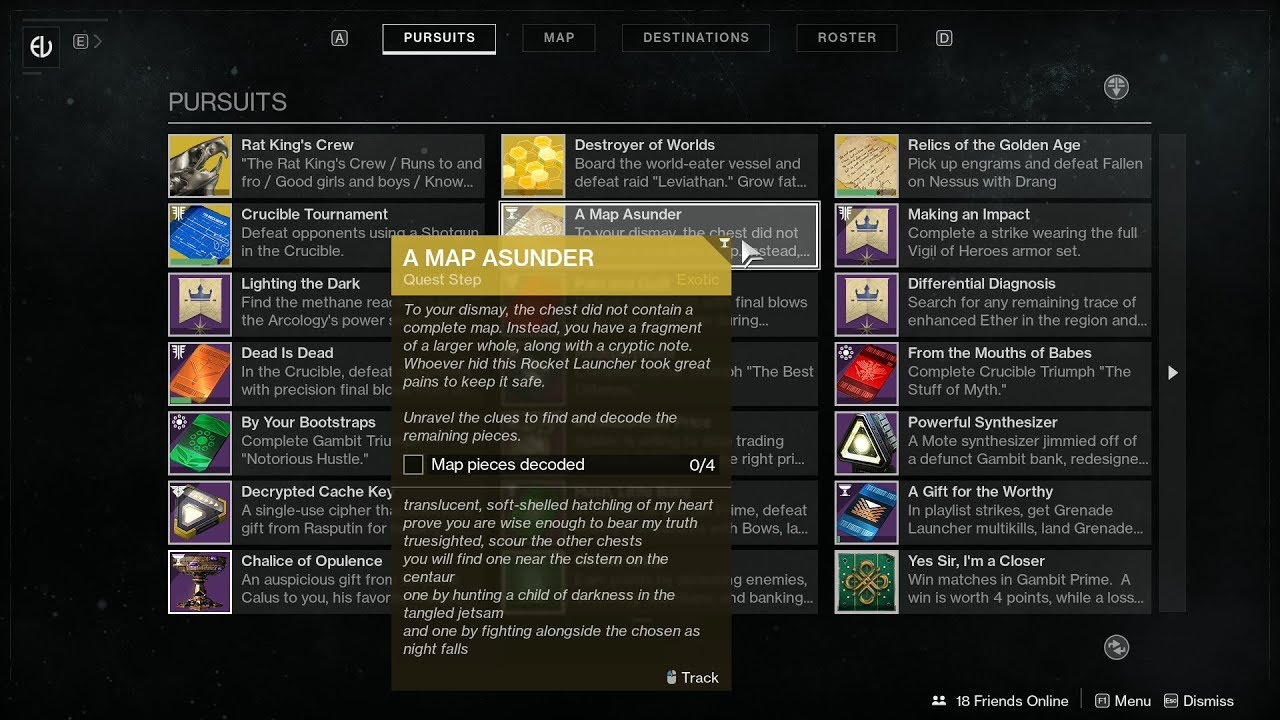Click the Destroyer of Worlds raid icon
The image size is (1280, 720).
533,165
